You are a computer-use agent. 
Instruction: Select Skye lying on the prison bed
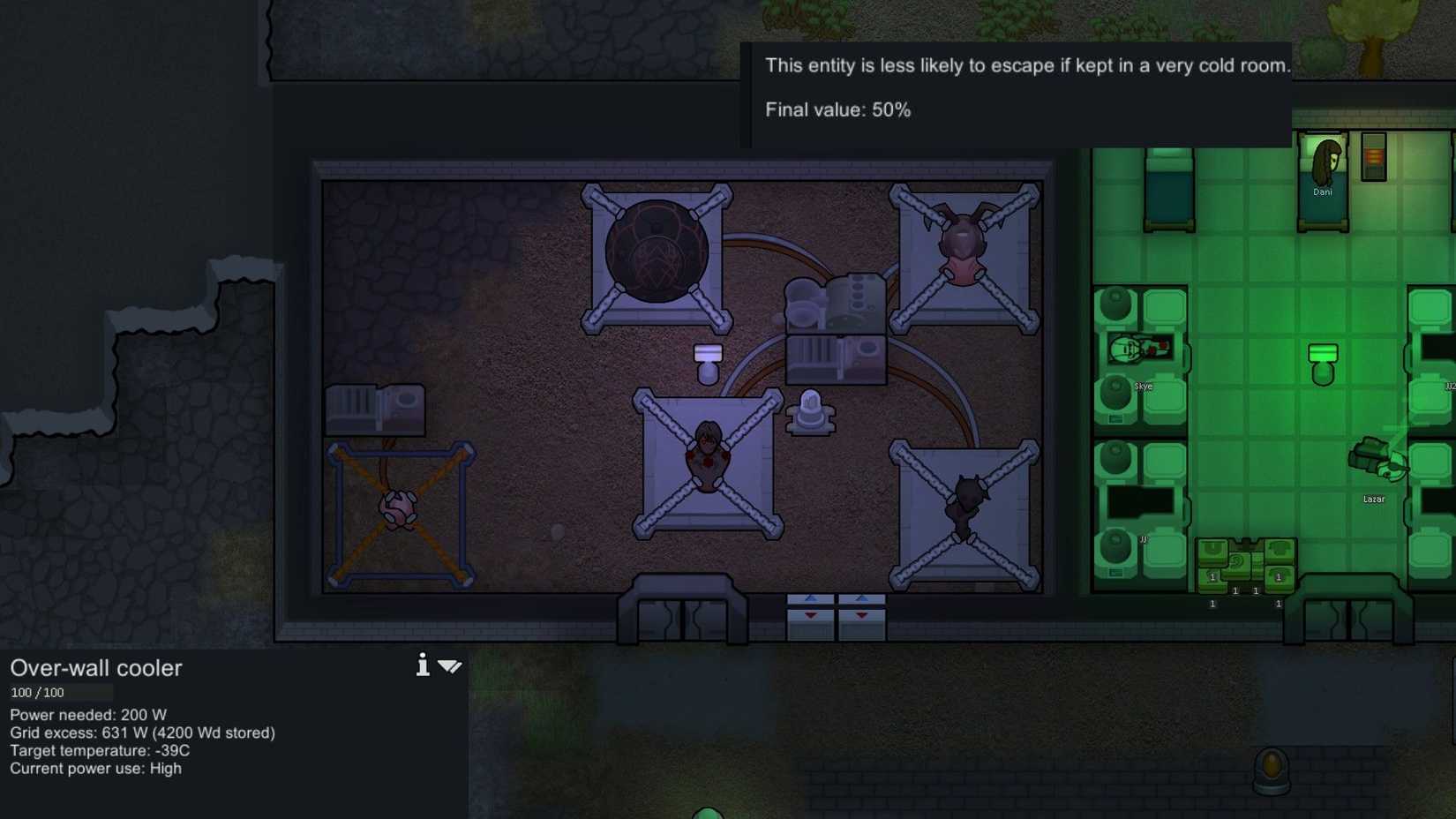click(x=1138, y=349)
